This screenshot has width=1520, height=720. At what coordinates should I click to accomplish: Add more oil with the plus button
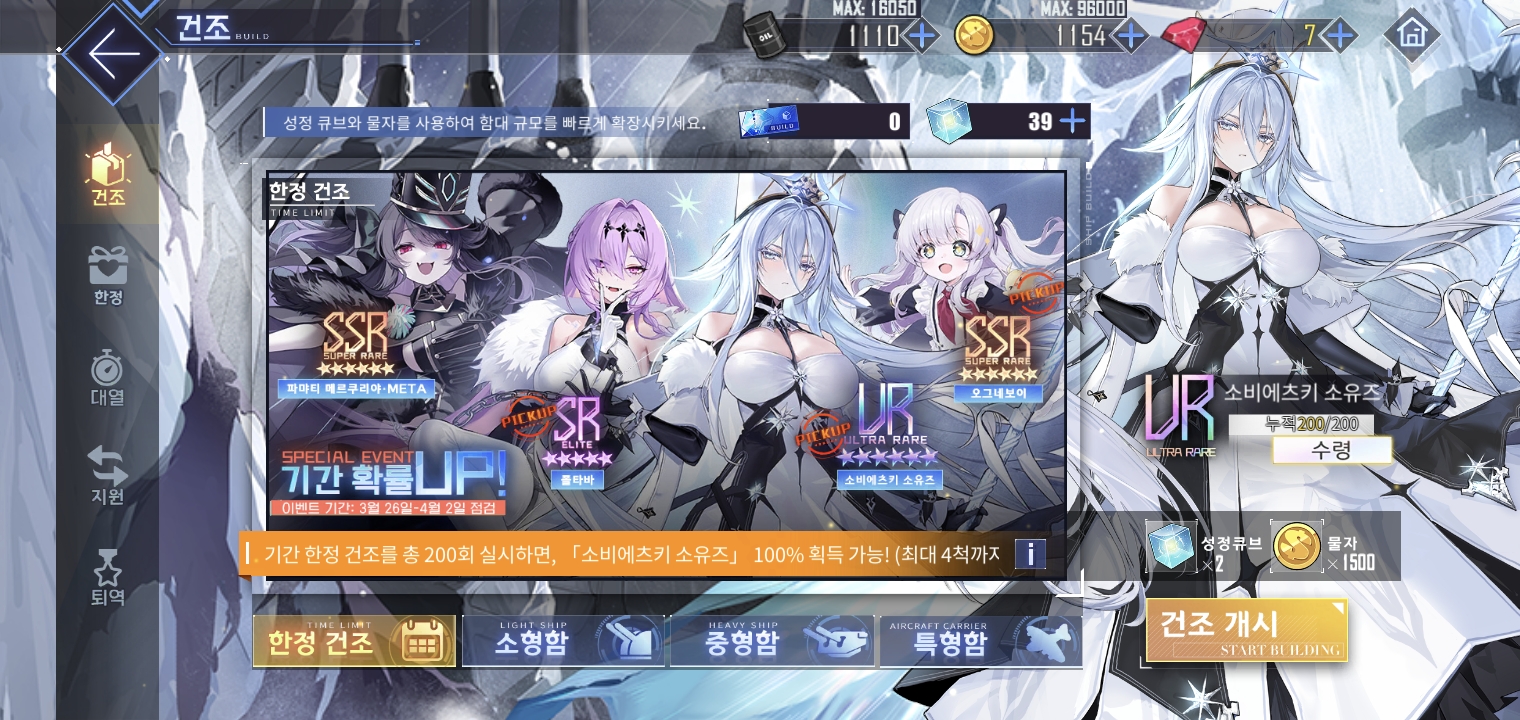920,37
